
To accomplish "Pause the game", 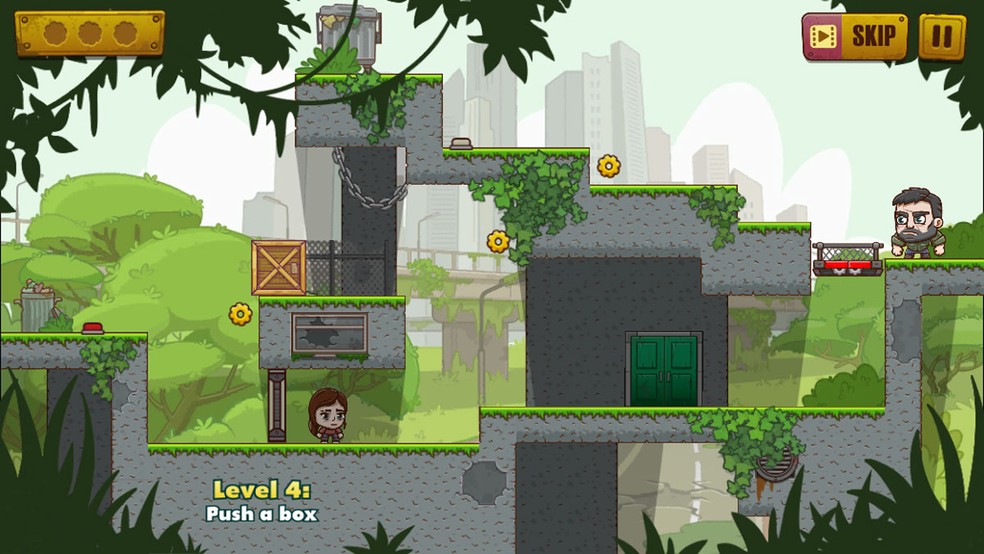I will pyautogui.click(x=941, y=37).
